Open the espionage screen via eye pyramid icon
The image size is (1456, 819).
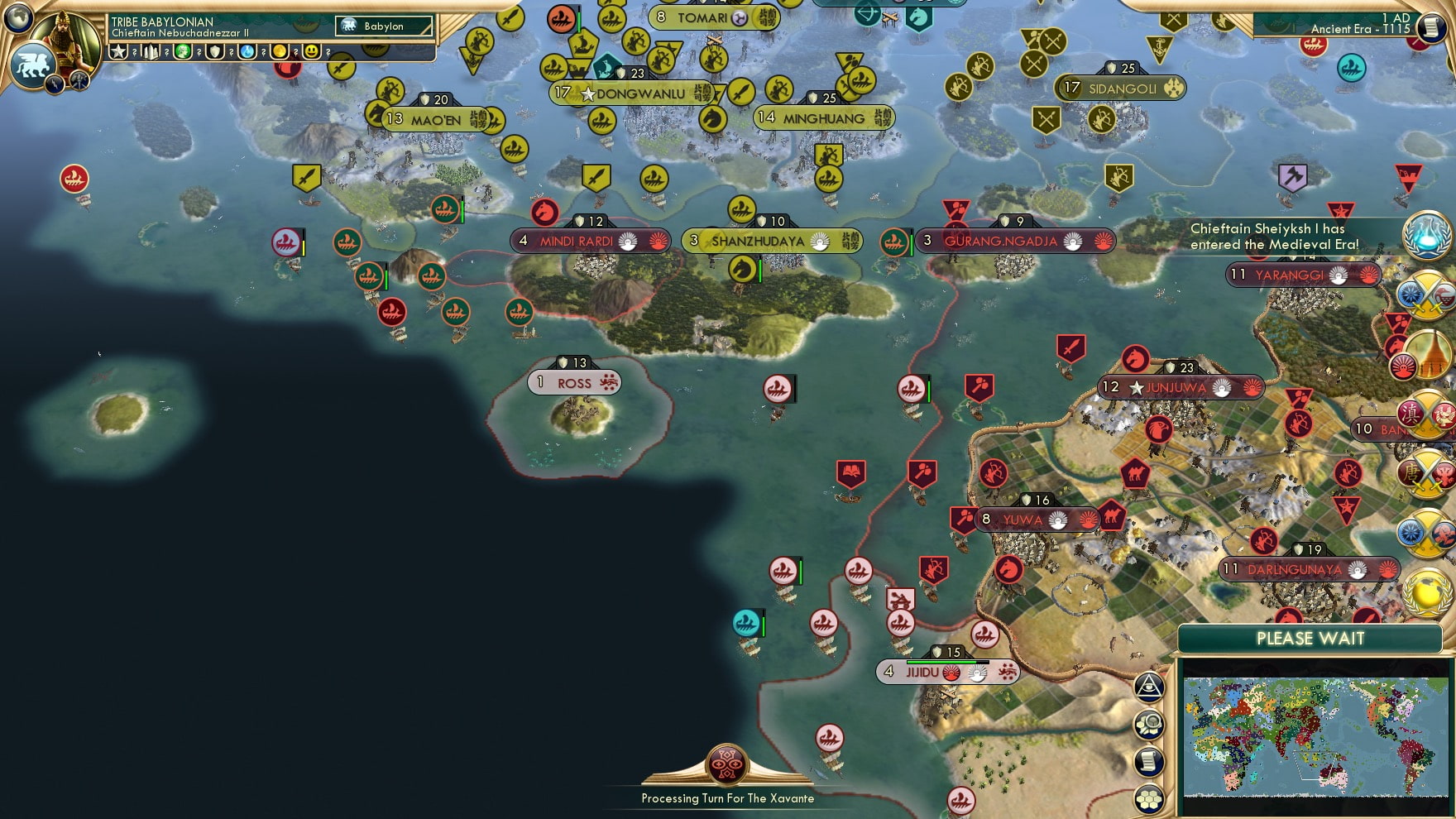(x=1149, y=689)
